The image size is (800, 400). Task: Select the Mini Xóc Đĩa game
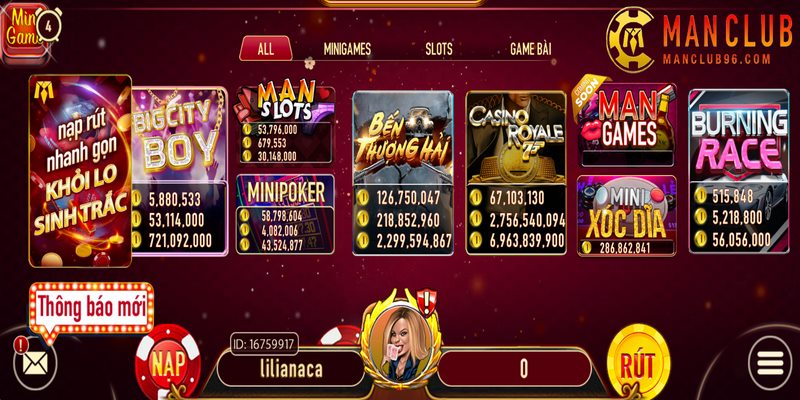coord(626,212)
